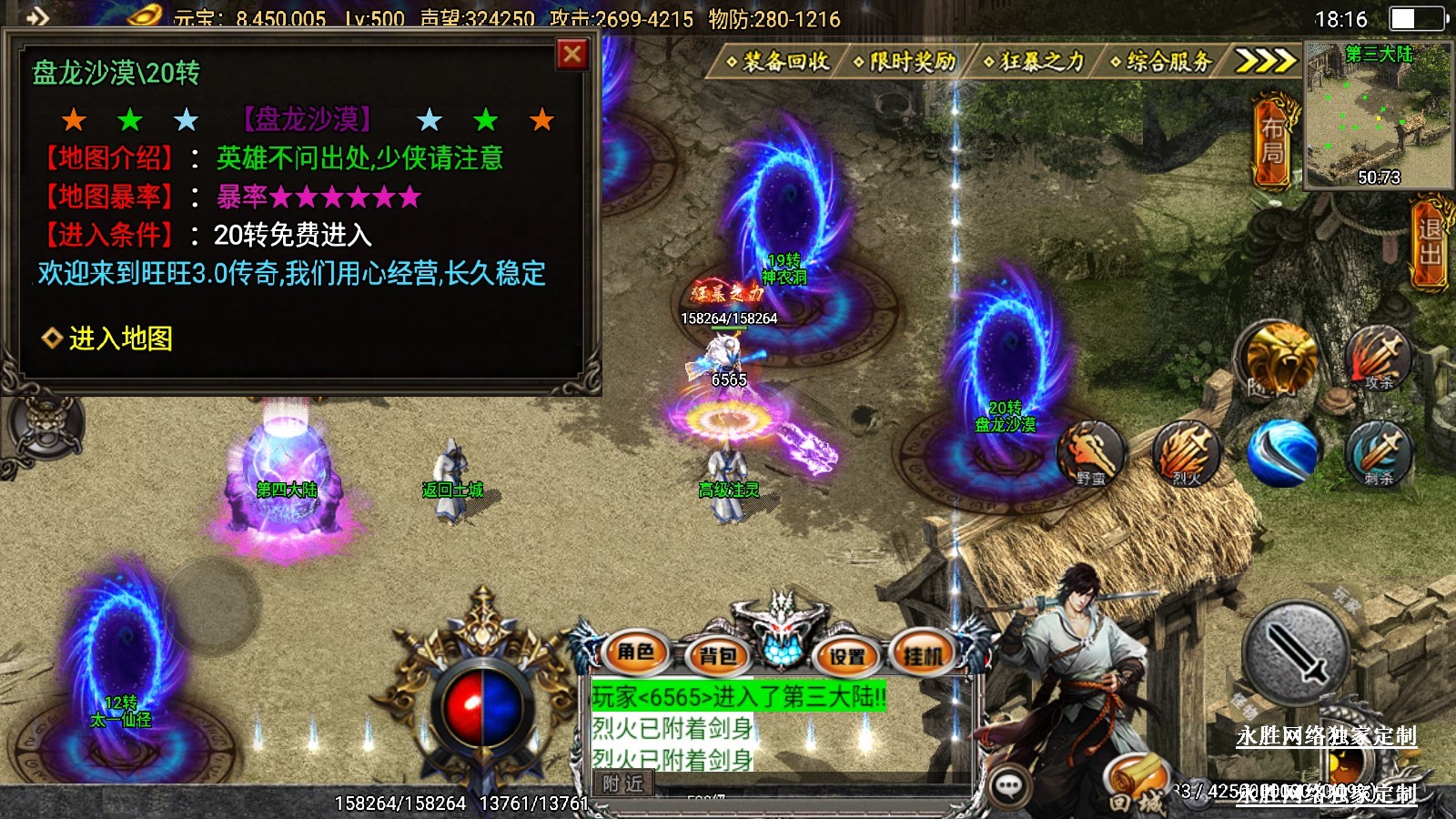Close the 盘龙沙漠 map info dialog
Screen dimensions: 1456x819
pos(572,55)
